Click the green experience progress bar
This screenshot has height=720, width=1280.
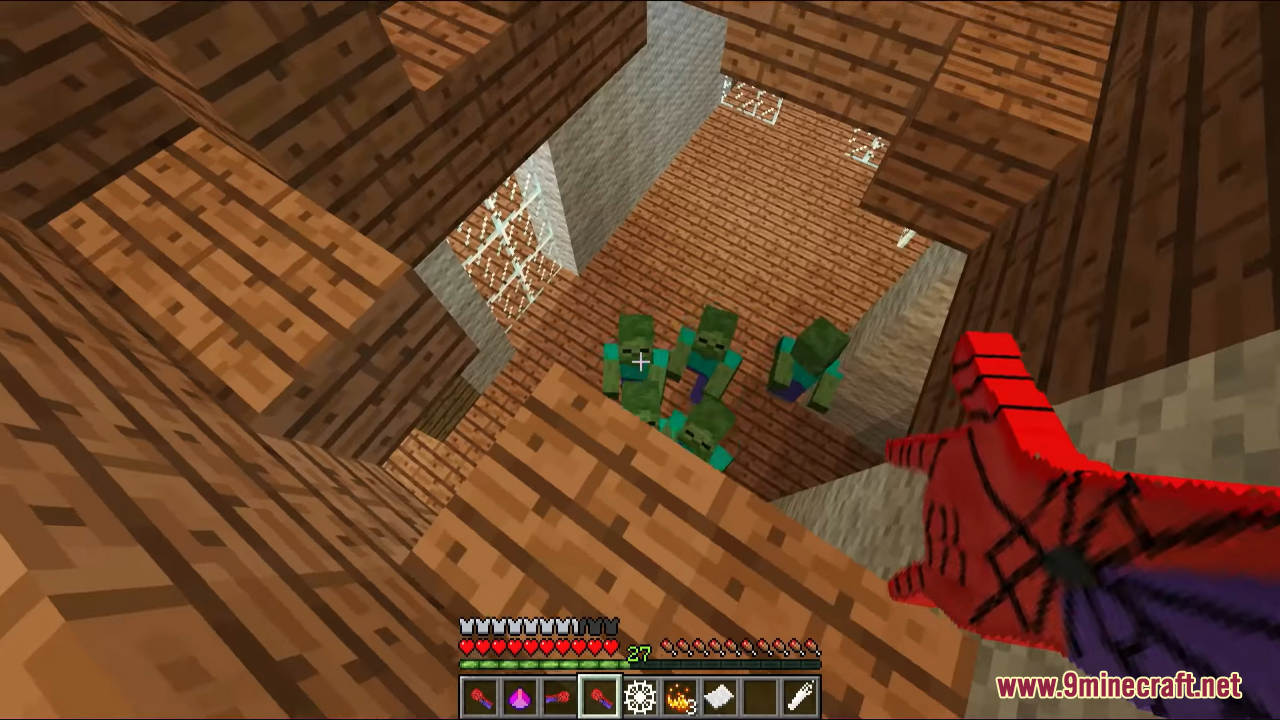pyautogui.click(x=540, y=664)
